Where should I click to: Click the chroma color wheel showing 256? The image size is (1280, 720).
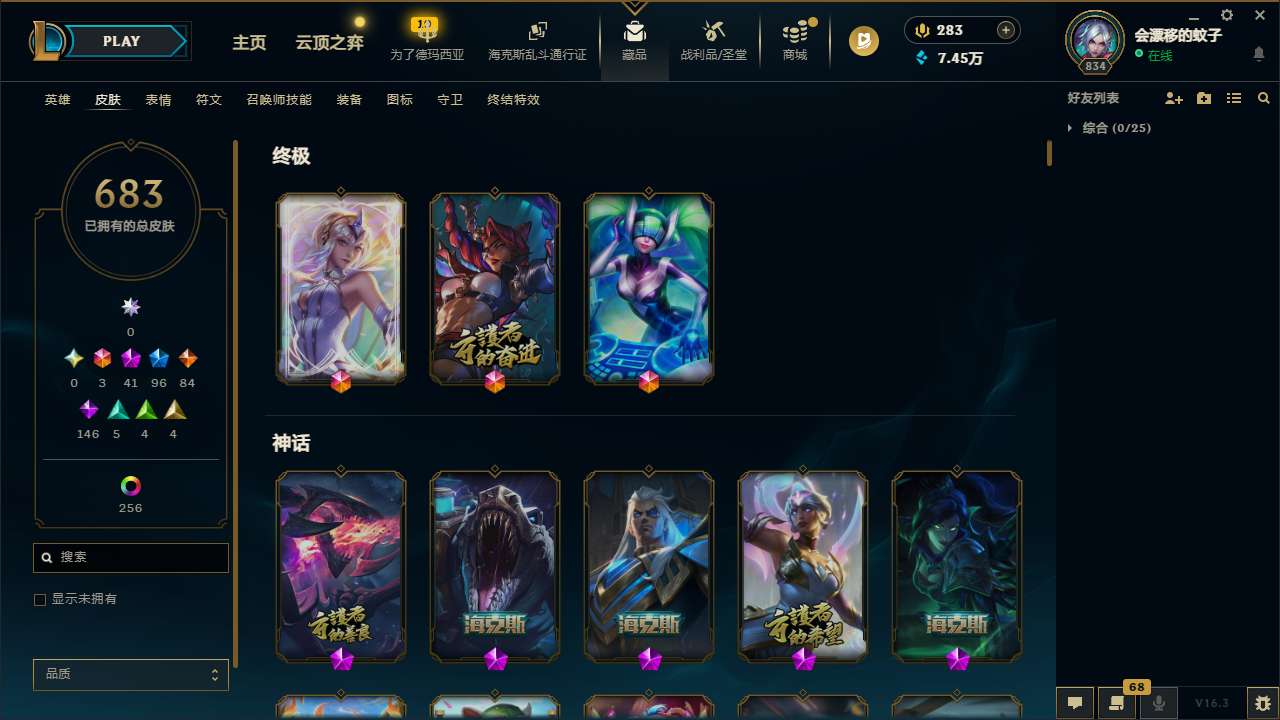point(130,484)
